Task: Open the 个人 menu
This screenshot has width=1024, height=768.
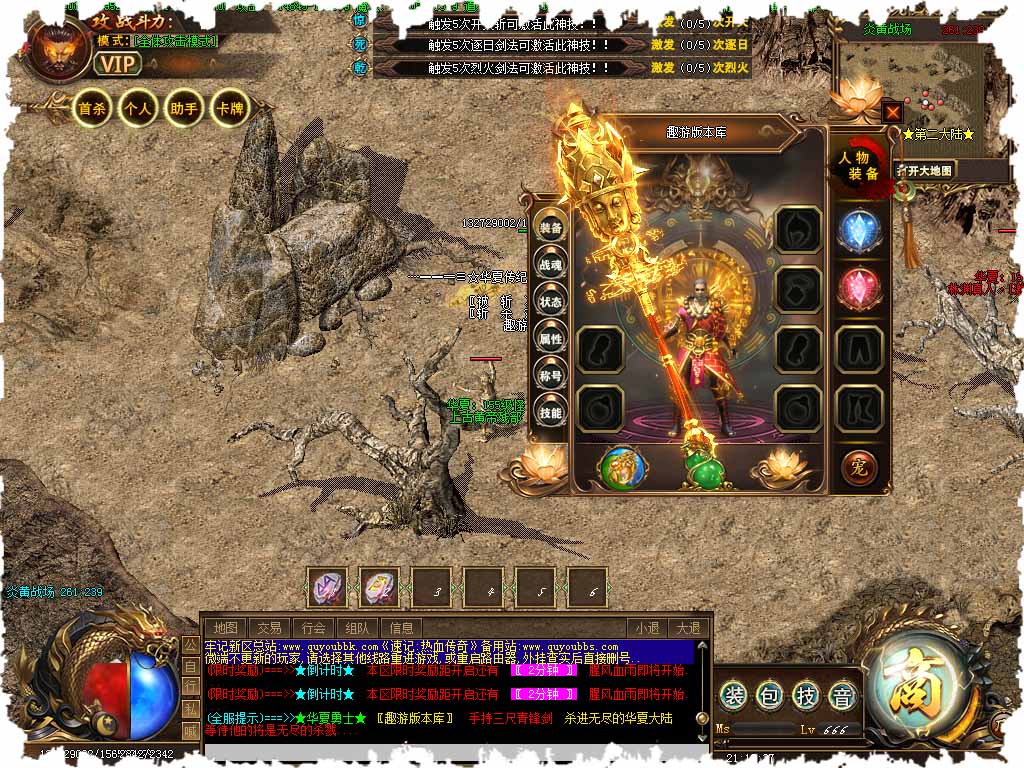Action: (x=137, y=109)
